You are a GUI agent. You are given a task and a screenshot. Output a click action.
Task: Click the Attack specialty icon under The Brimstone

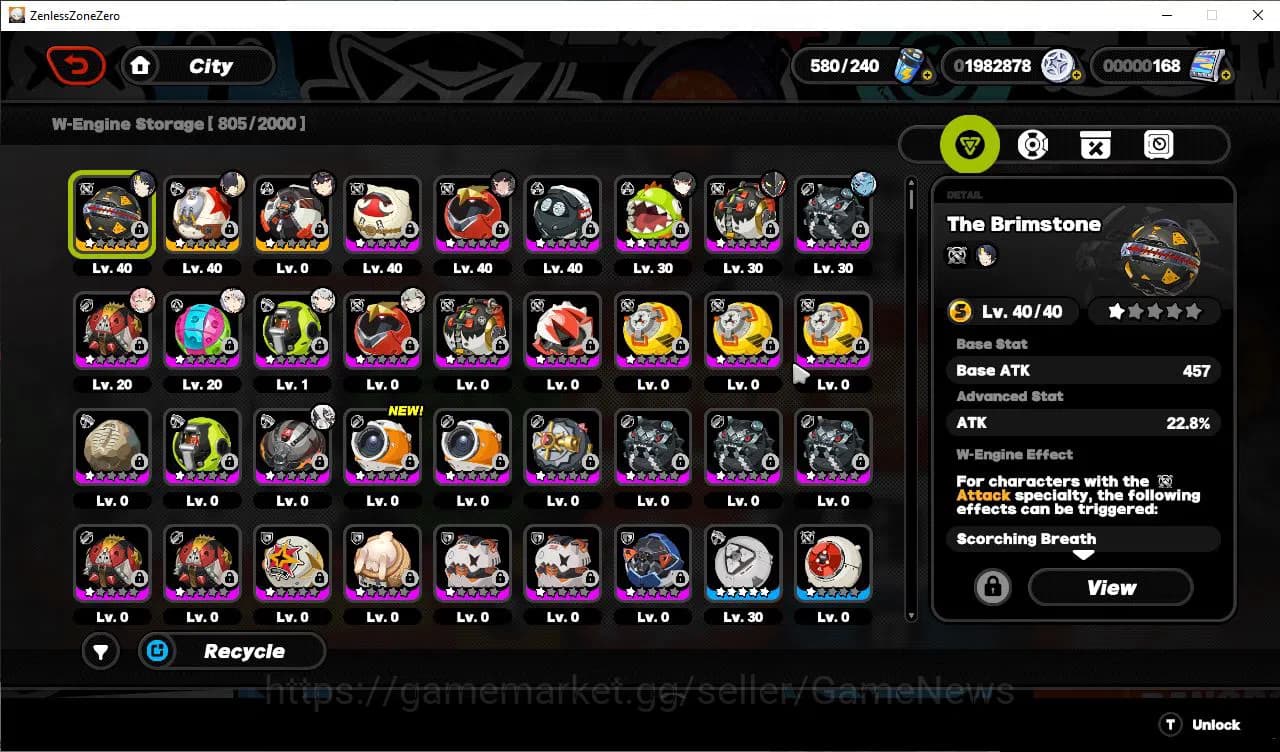pyautogui.click(x=957, y=256)
